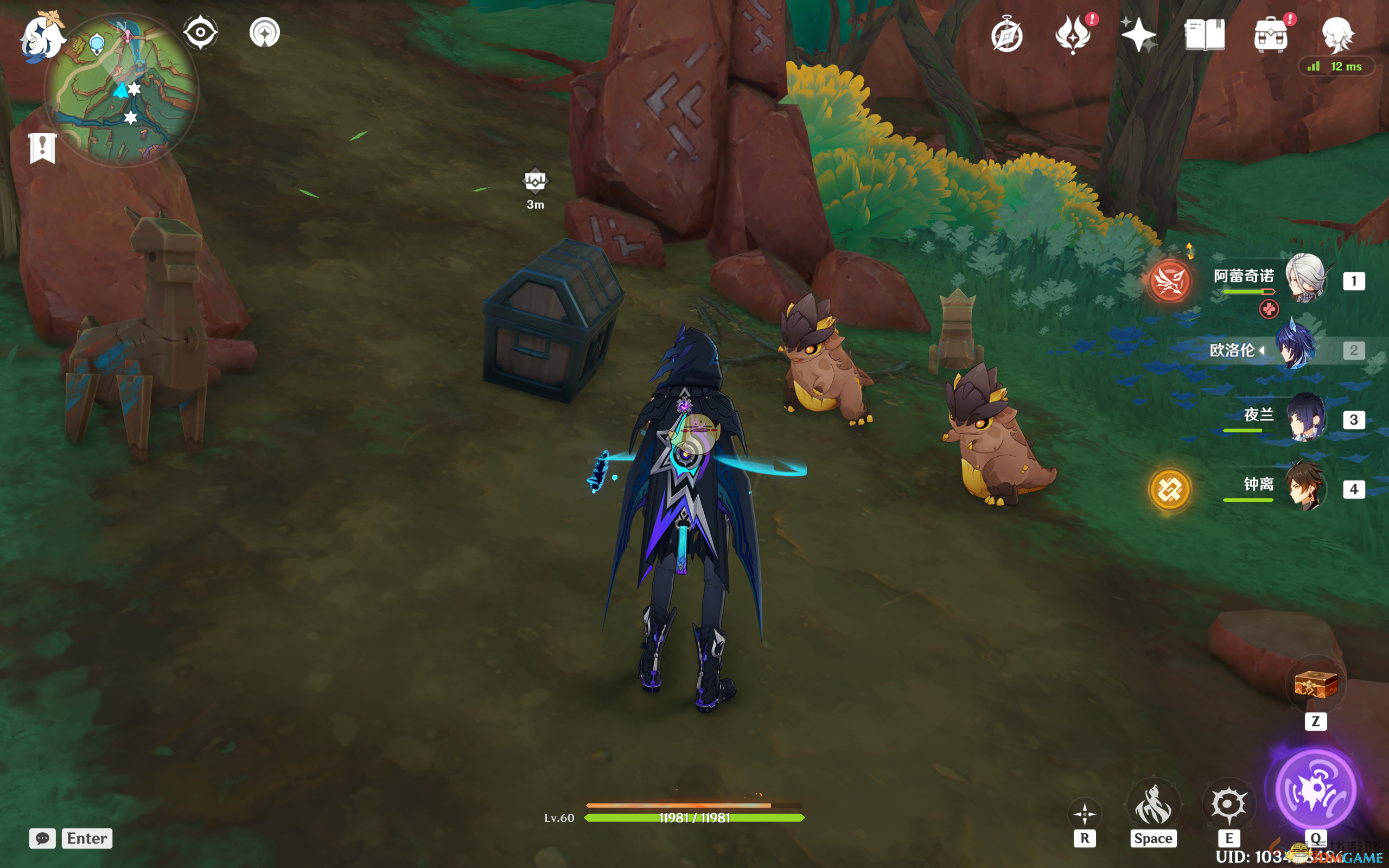Toggle the elemental sight eye icon
This screenshot has height=868, width=1389.
tap(200, 32)
